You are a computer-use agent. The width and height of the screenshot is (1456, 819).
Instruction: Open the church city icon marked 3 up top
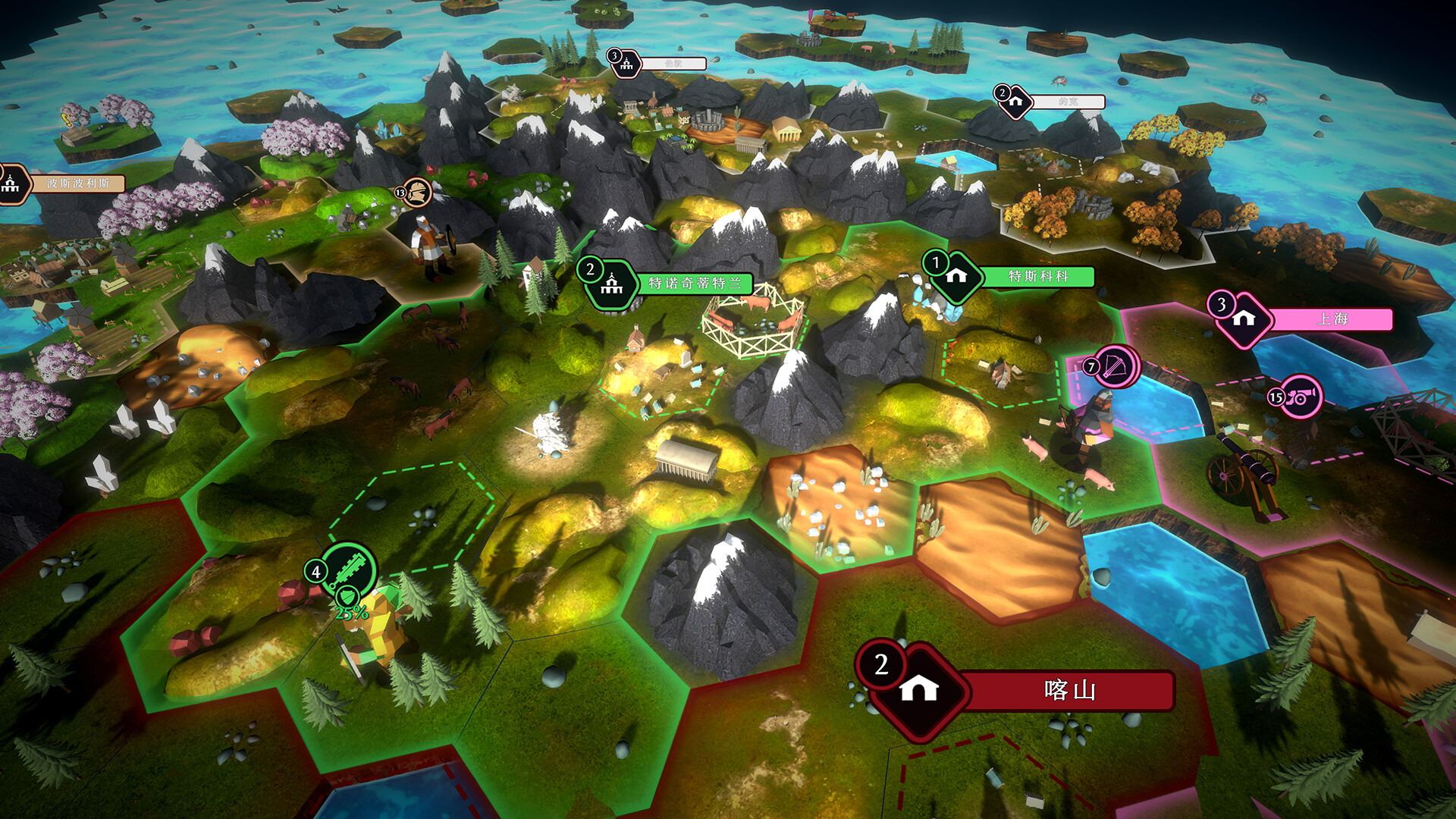point(625,63)
